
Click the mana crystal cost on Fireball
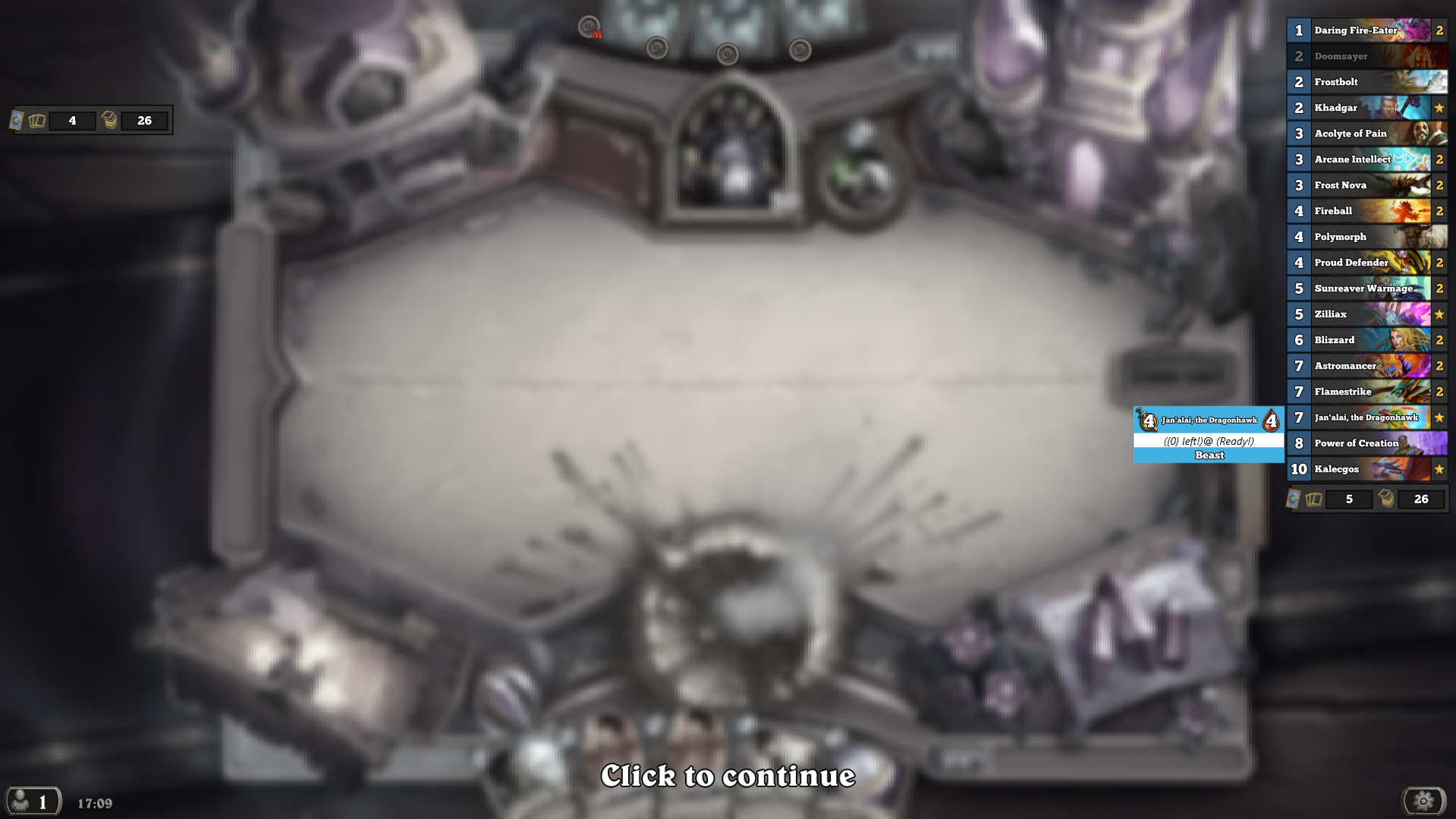1297,211
